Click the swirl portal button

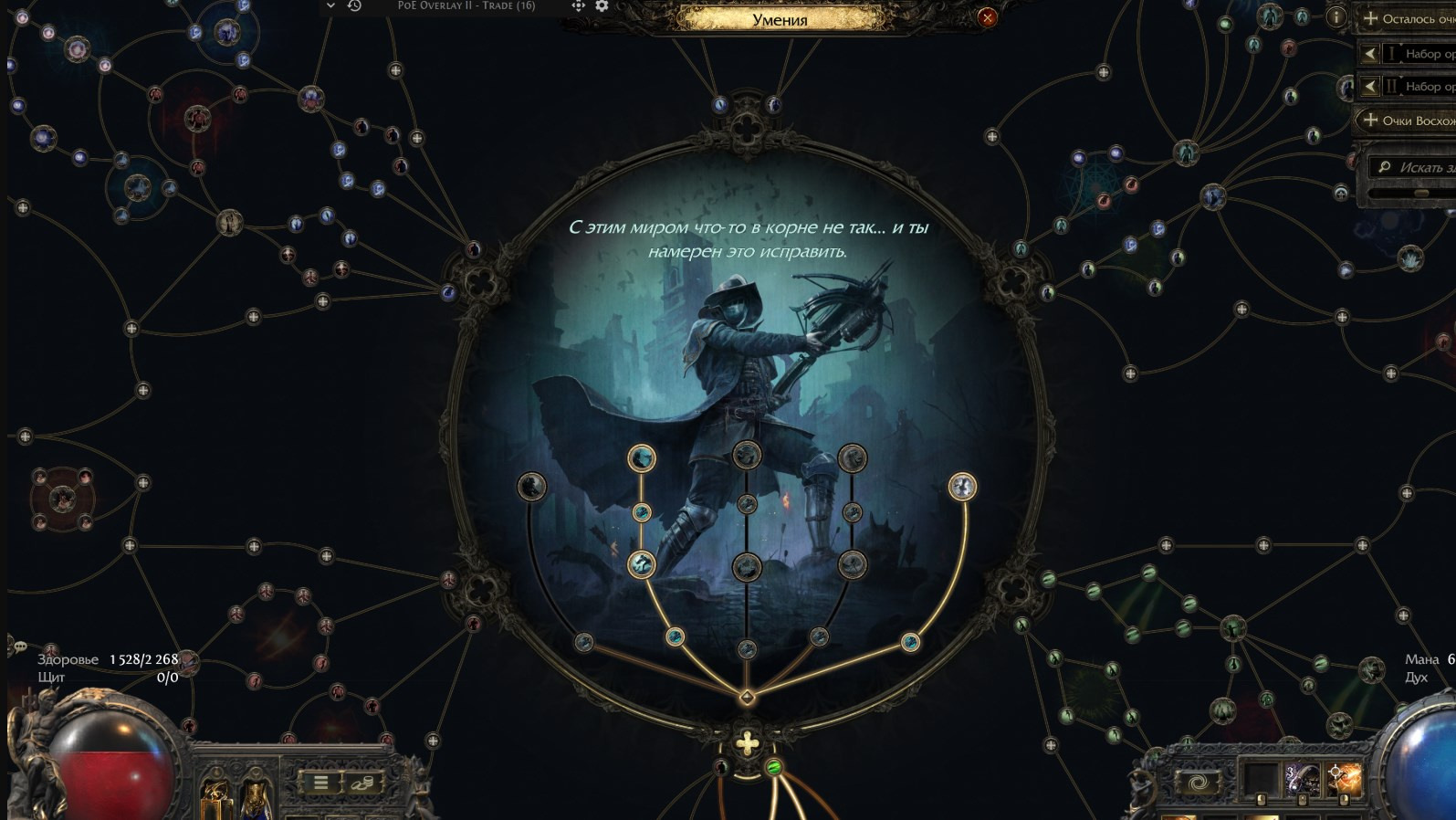pyautogui.click(x=1197, y=783)
